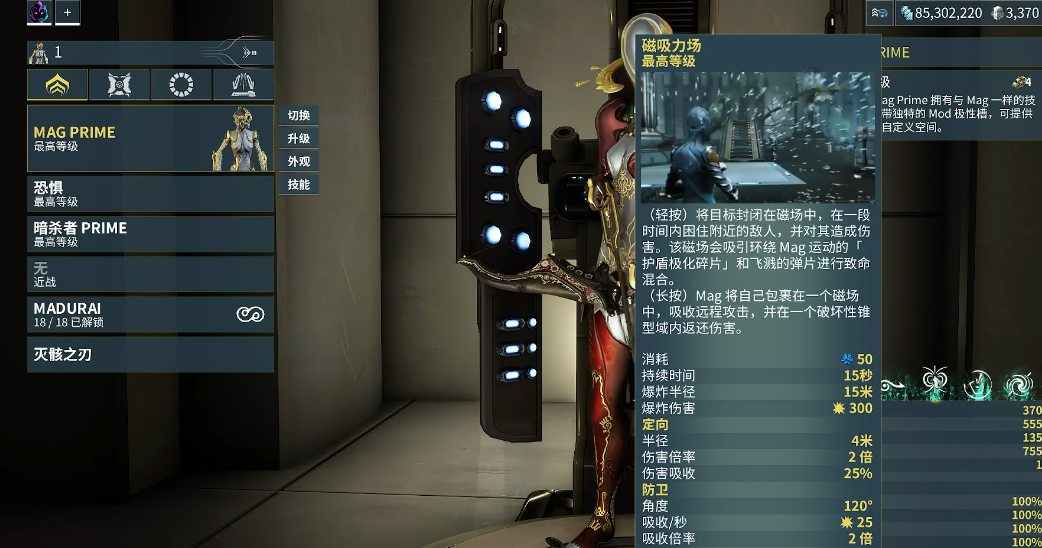Screen dimensions: 1042x548
Task: Open the 升级 (upgrade) screen
Action: (298, 138)
